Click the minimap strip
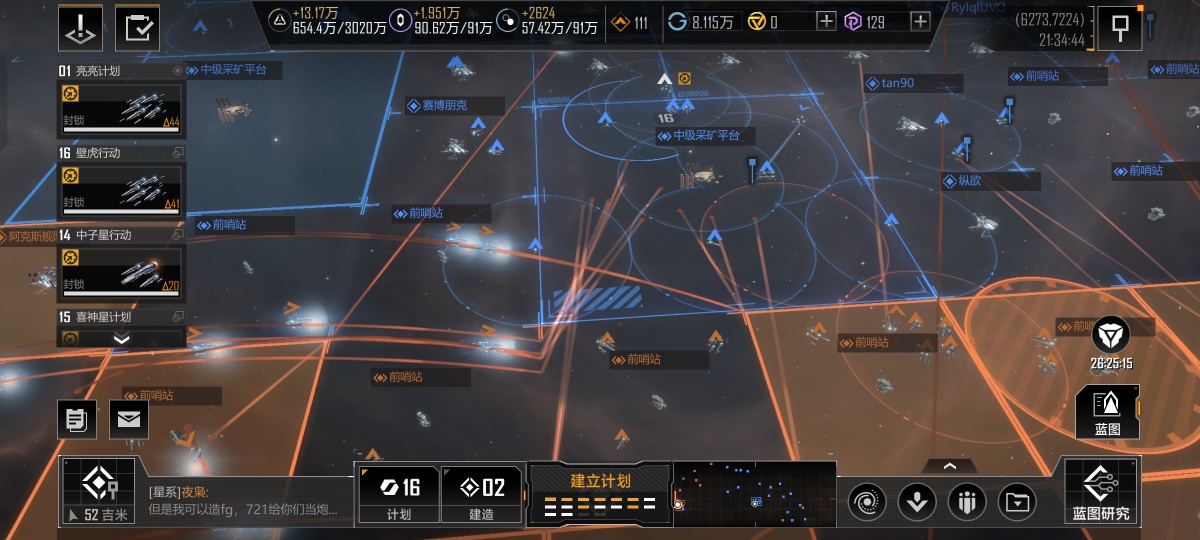 pyautogui.click(x=755, y=493)
